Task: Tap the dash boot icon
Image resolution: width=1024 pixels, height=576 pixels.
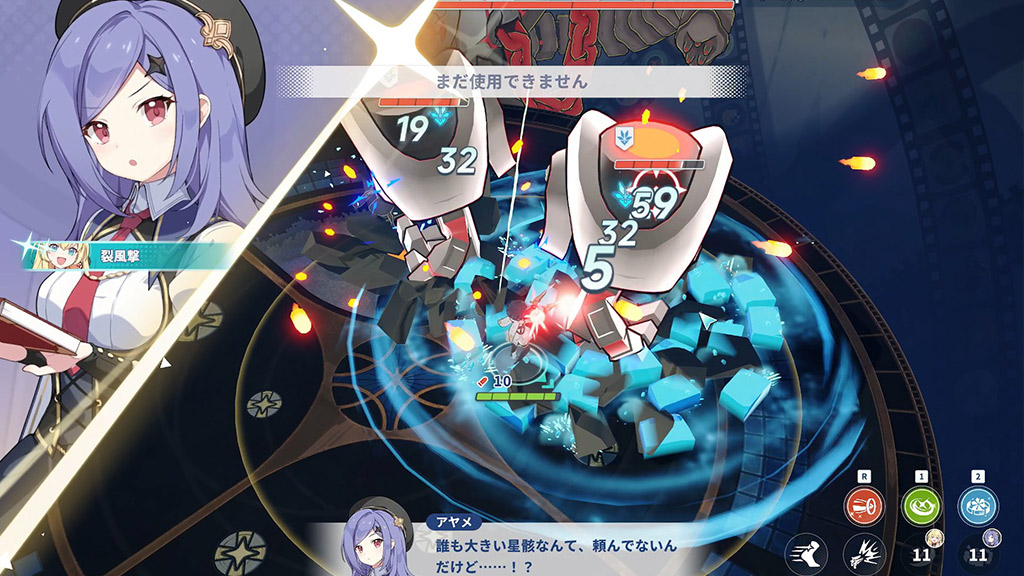Action: pos(805,553)
